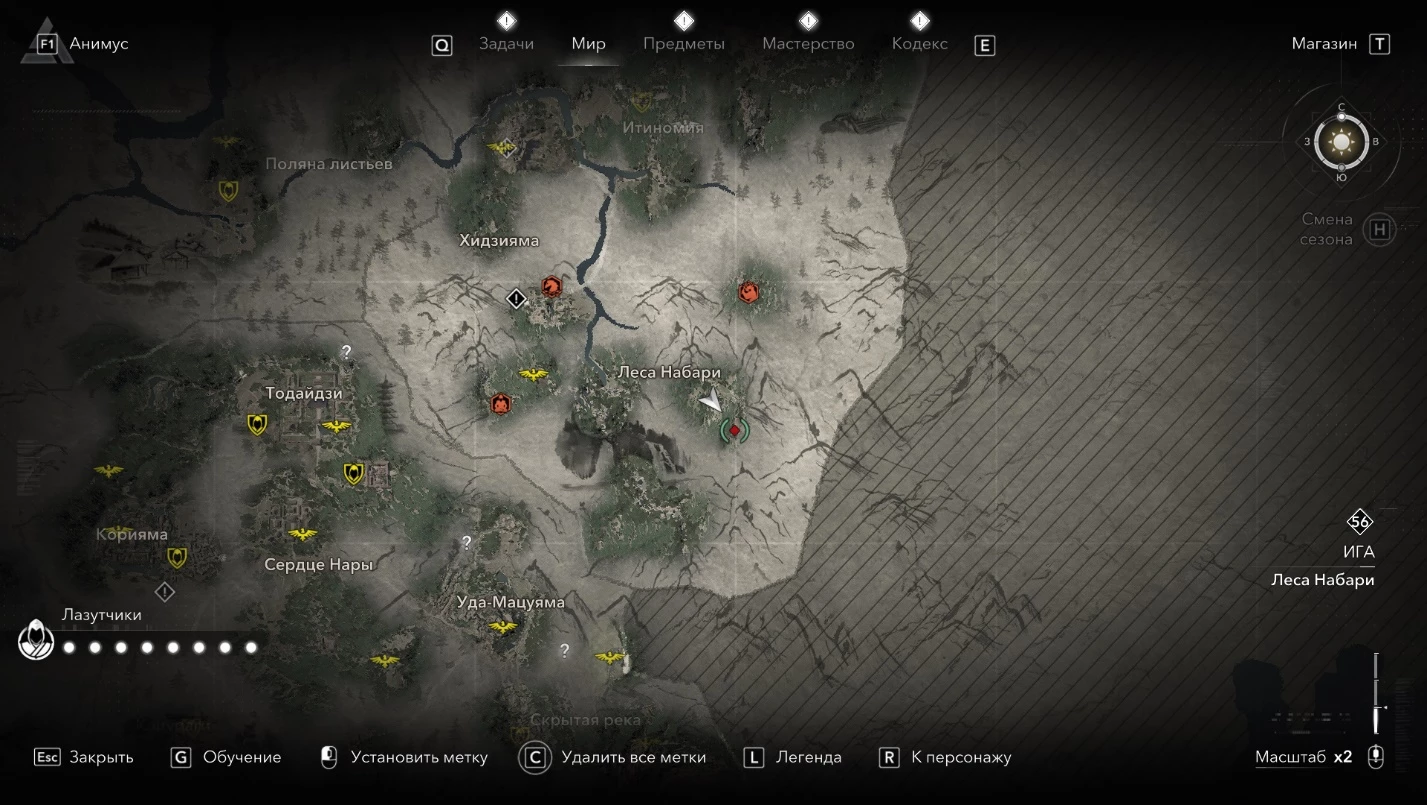
Task: Pick the yellow eagle viewpoint at Уда-Мацуяма
Action: click(502, 627)
